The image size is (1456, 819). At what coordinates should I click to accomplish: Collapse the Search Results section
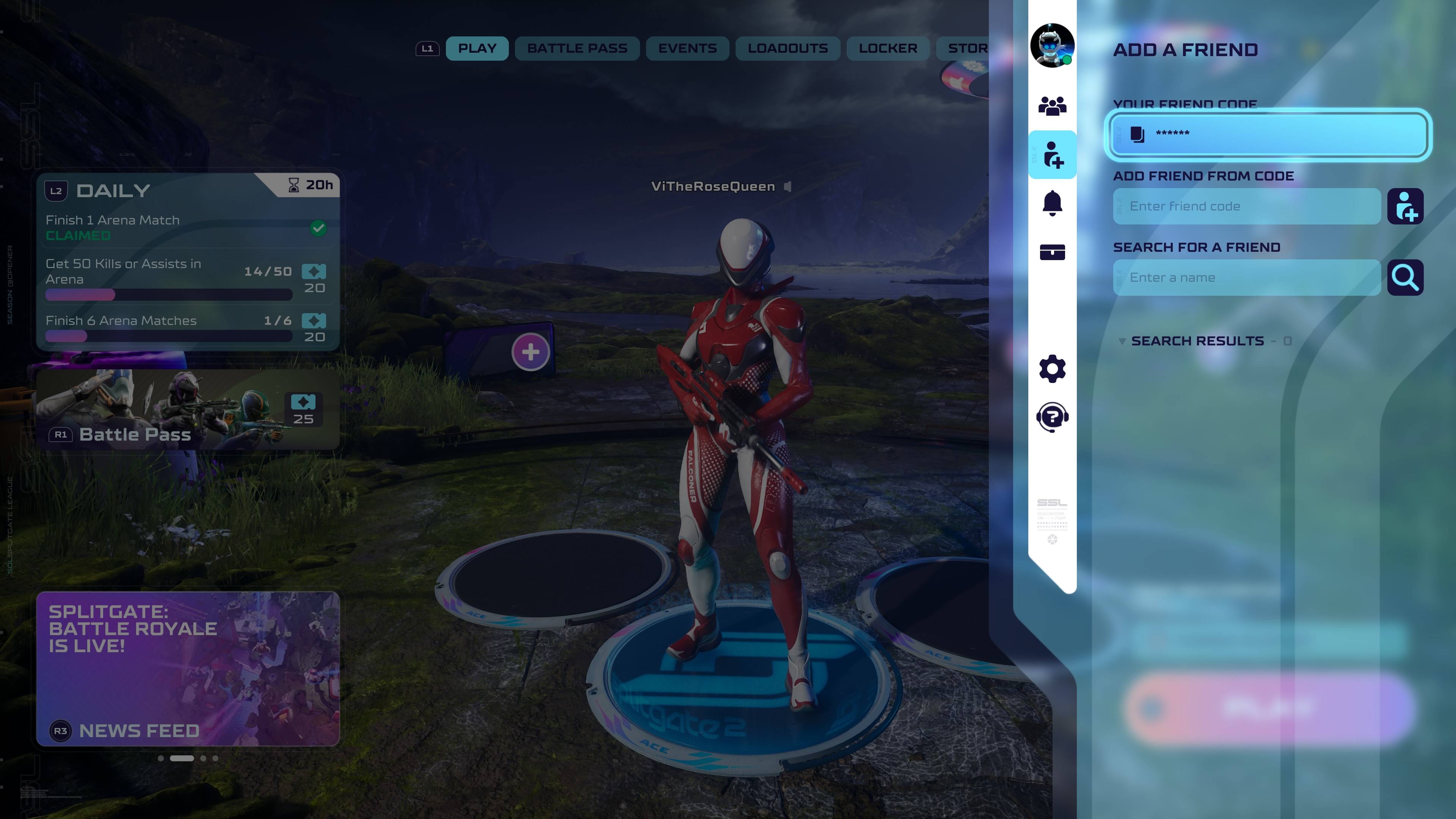[x=1122, y=341]
